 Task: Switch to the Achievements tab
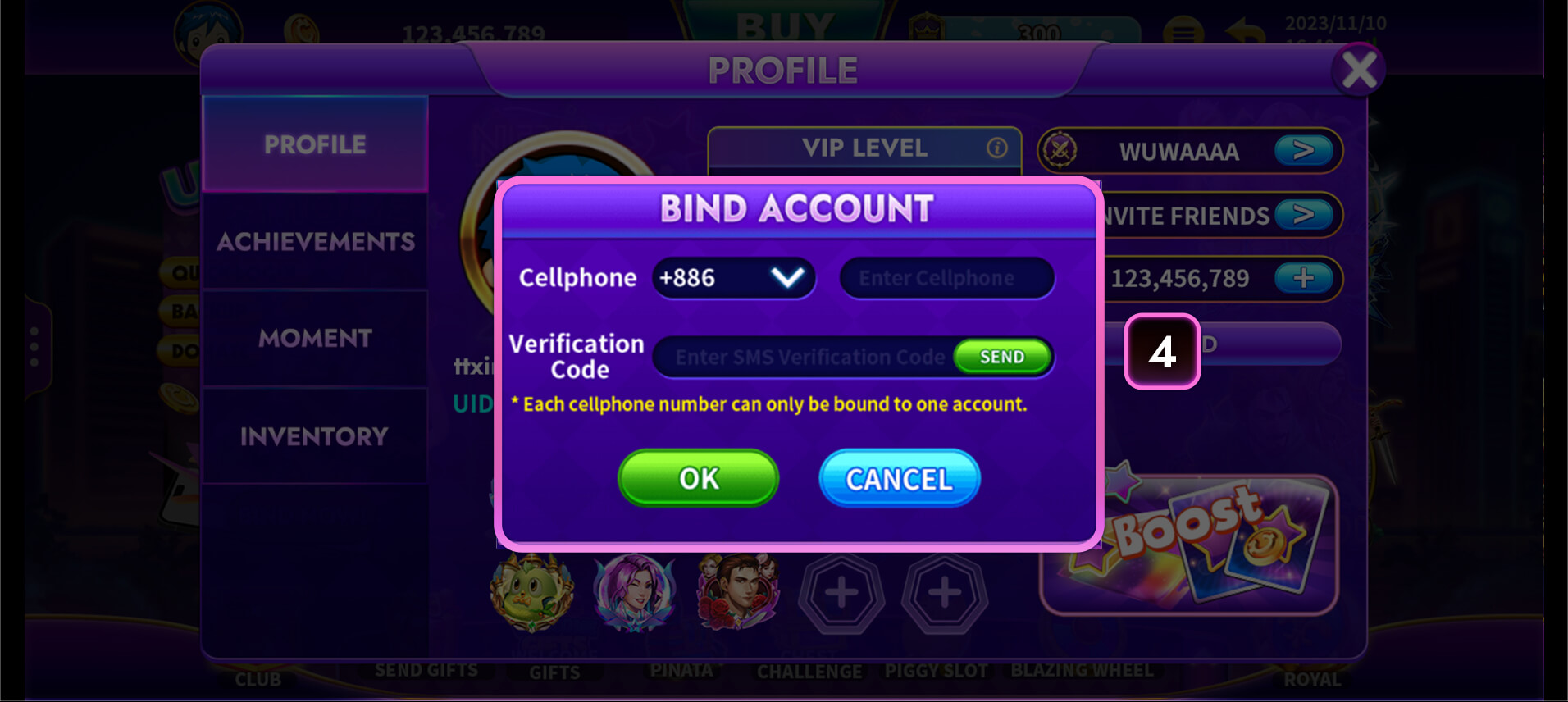pyautogui.click(x=316, y=241)
